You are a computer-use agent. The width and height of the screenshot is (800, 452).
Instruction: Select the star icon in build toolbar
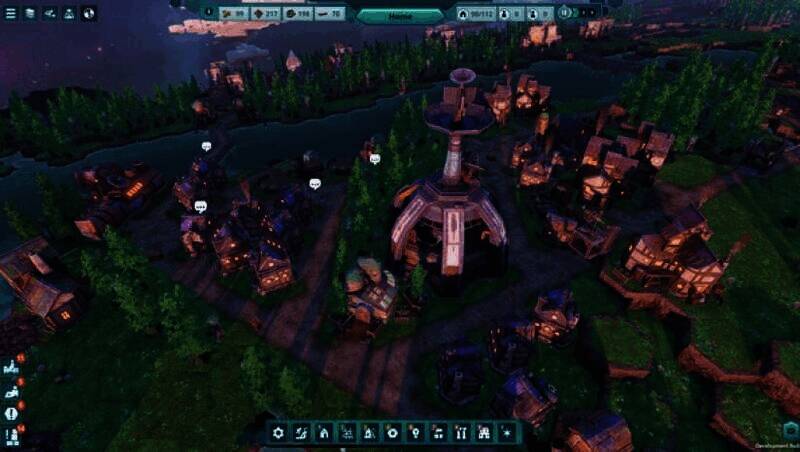point(508,433)
